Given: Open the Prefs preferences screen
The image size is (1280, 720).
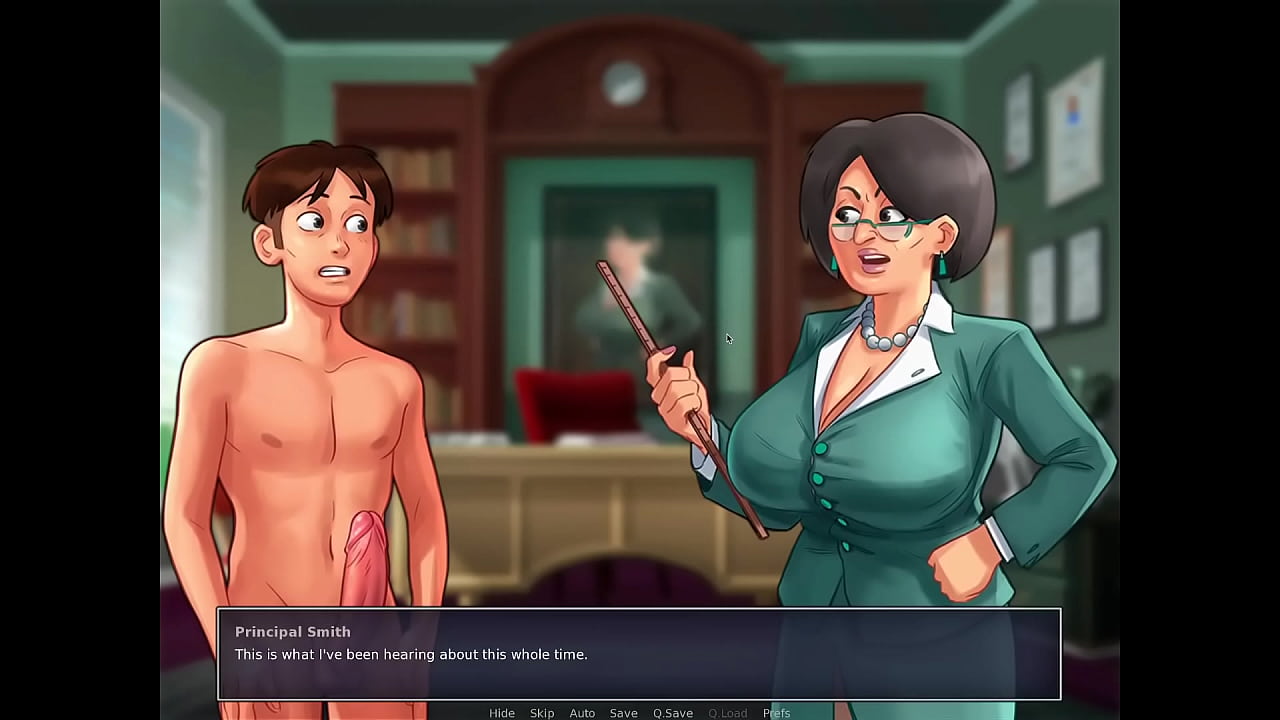Looking at the screenshot, I should (x=776, y=713).
